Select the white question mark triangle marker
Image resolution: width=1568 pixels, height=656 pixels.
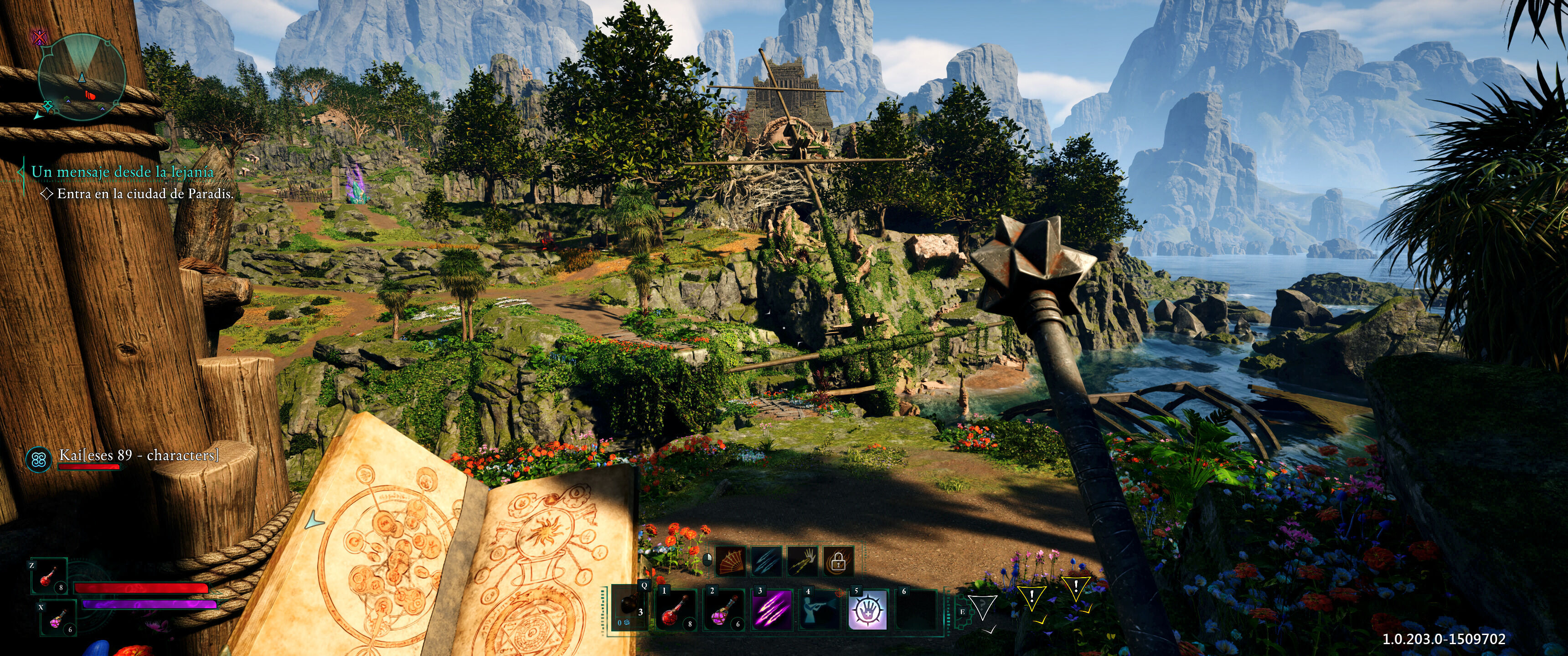click(x=982, y=608)
